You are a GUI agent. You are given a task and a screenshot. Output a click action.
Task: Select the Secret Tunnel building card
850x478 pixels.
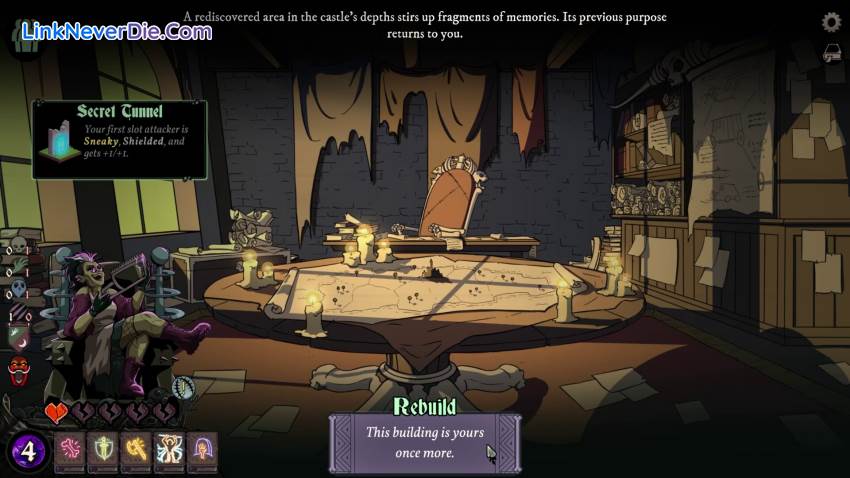pos(120,139)
